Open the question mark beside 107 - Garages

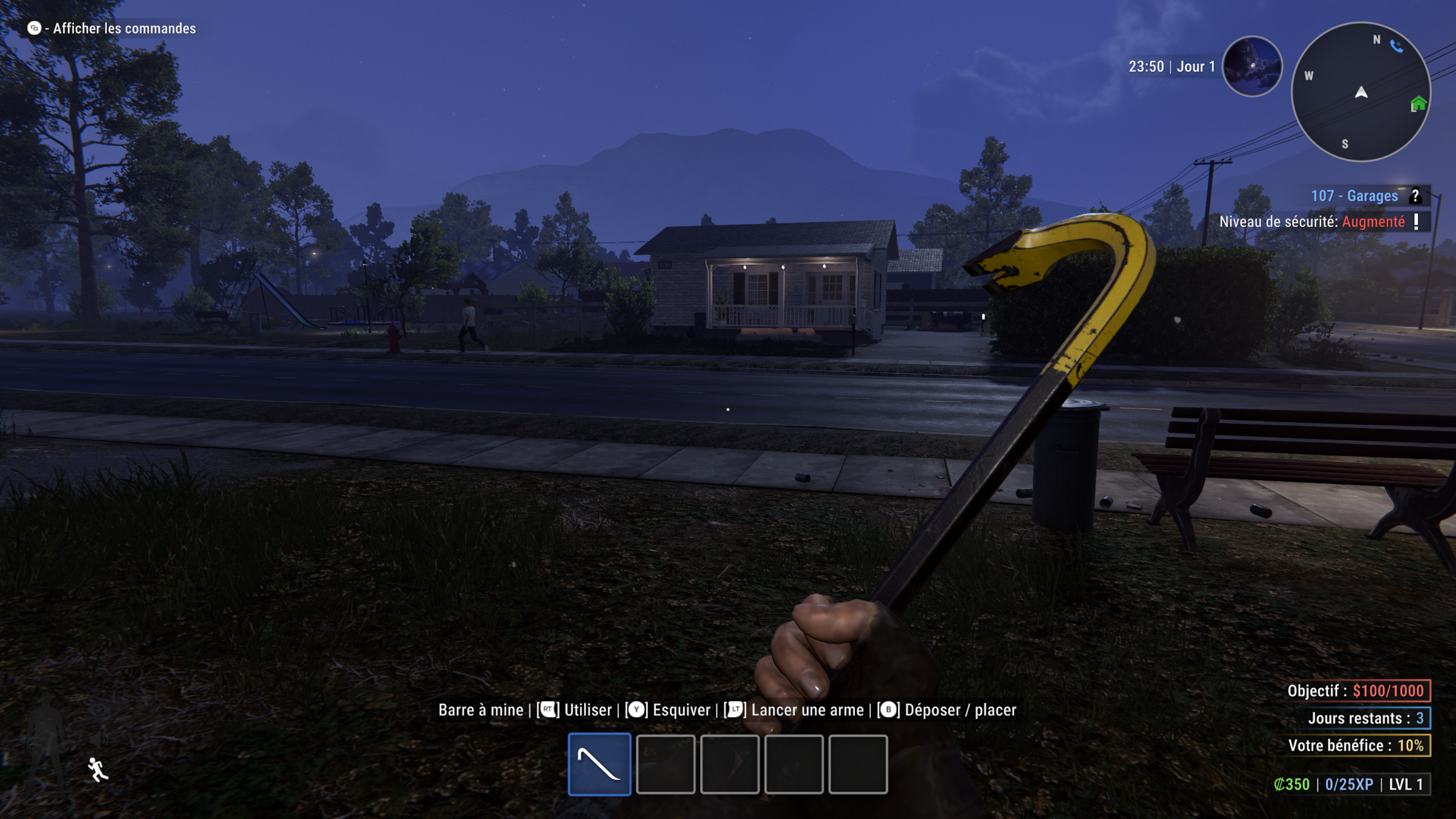pos(1415,196)
